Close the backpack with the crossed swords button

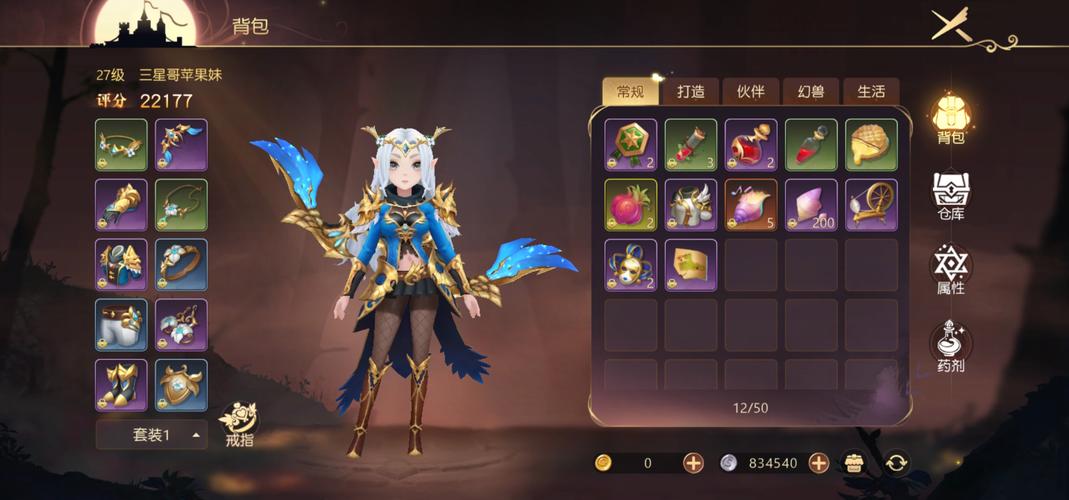point(951,24)
